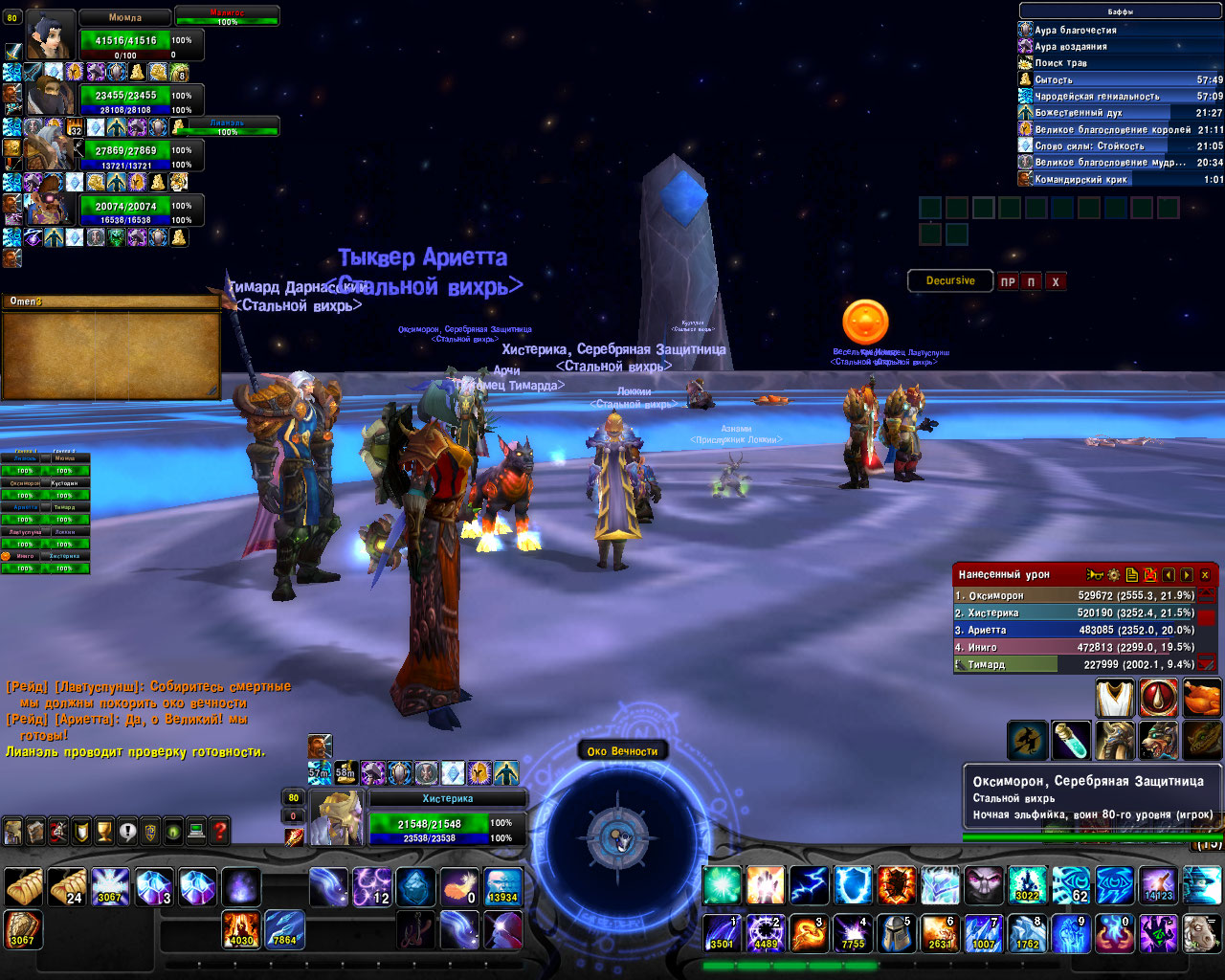1225x980 pixels.
Task: Show next page in damage meter
Action: pos(1187,575)
